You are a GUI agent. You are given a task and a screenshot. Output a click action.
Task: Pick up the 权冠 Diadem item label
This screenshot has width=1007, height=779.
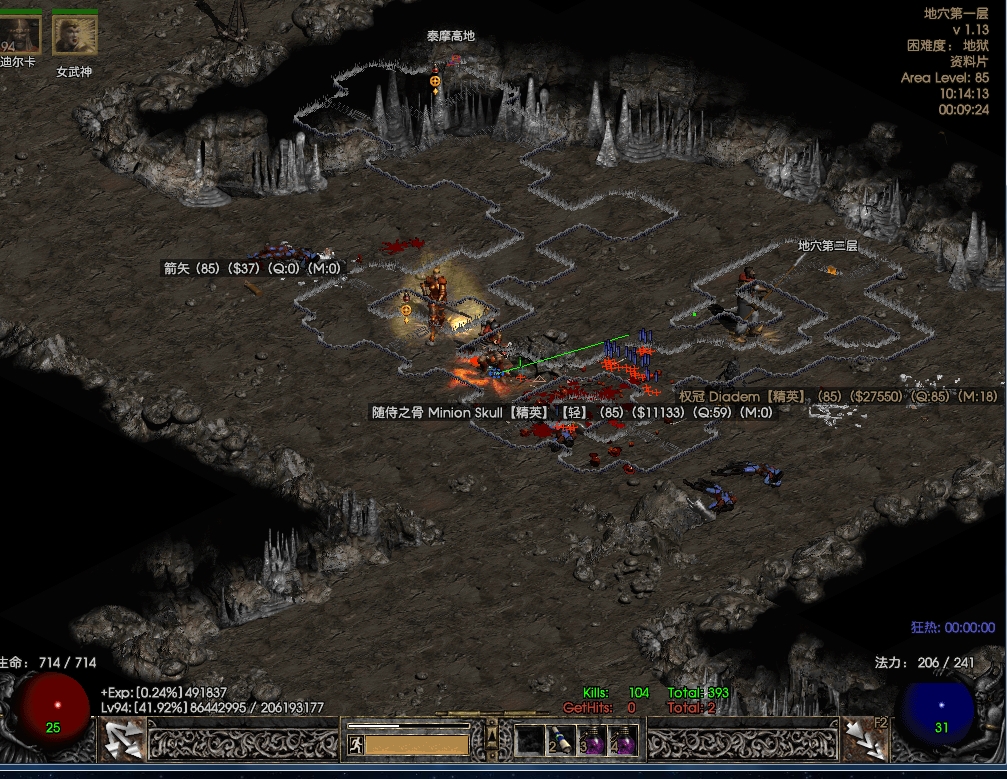tap(838, 397)
